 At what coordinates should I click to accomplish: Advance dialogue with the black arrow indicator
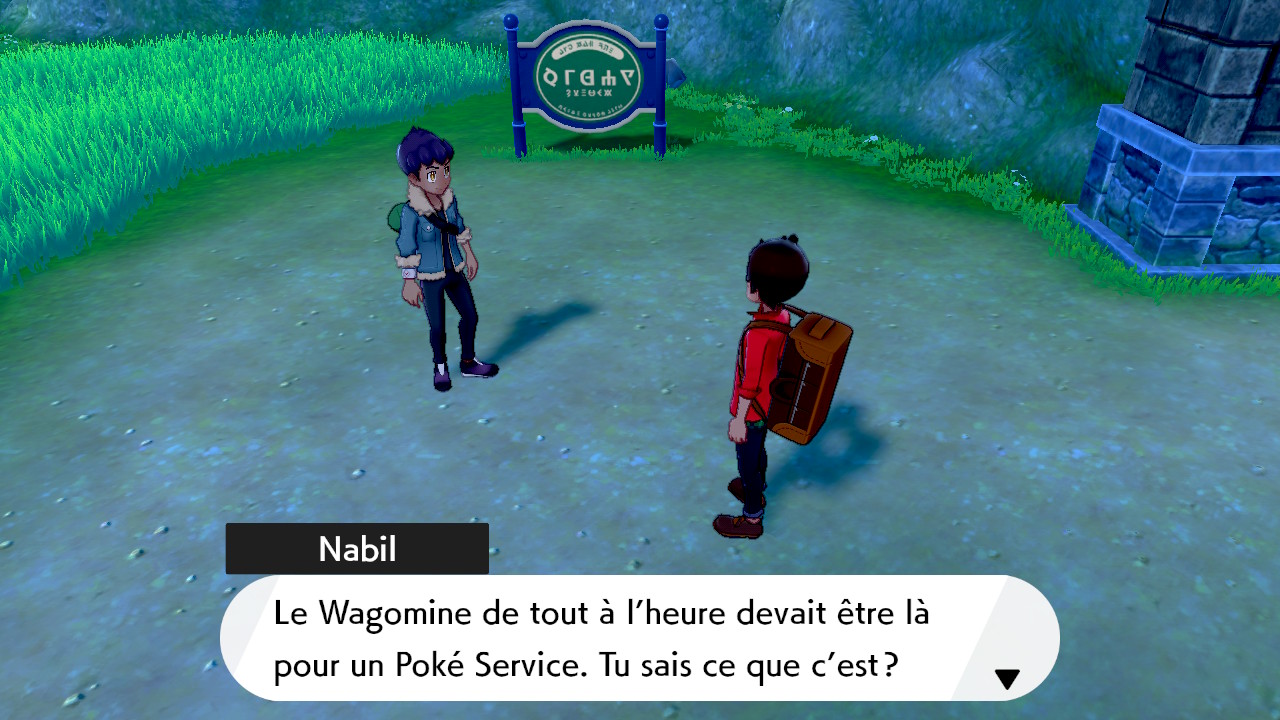coord(1007,679)
